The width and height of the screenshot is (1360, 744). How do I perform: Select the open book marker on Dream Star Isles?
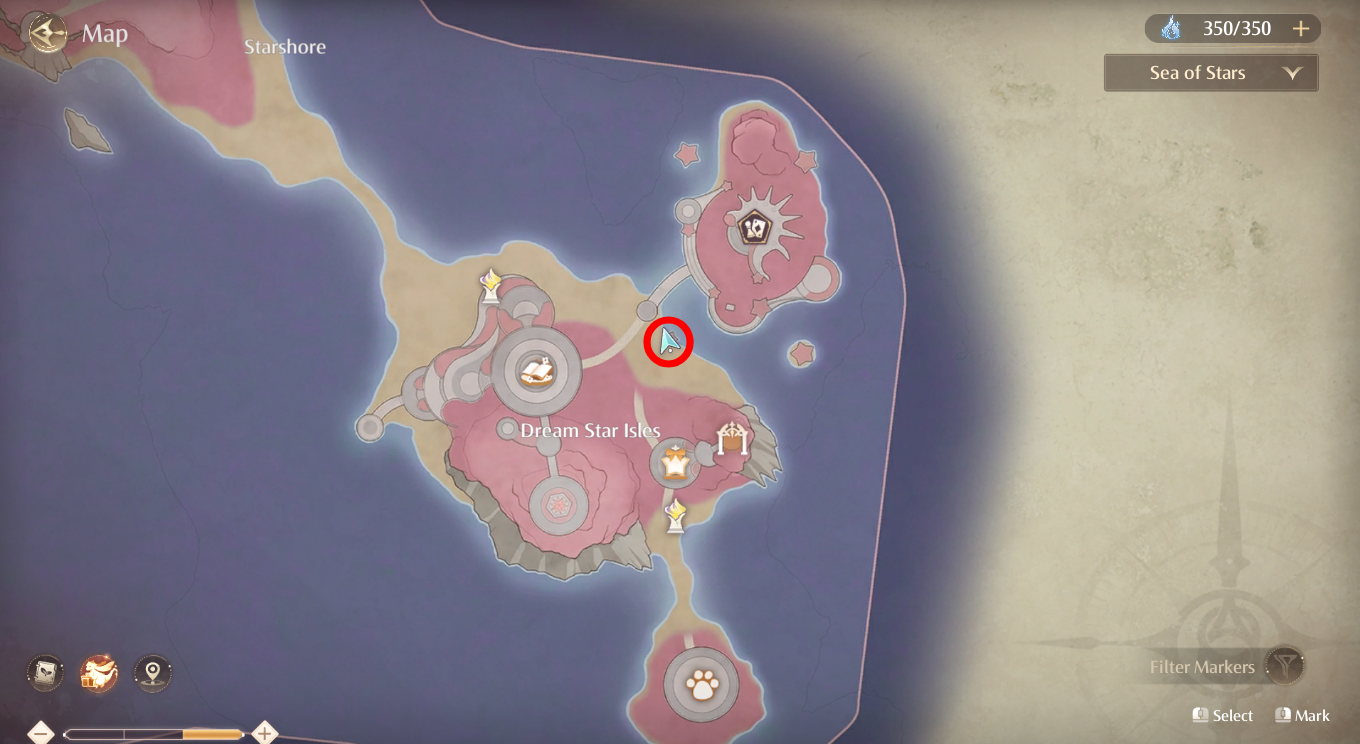tap(538, 370)
